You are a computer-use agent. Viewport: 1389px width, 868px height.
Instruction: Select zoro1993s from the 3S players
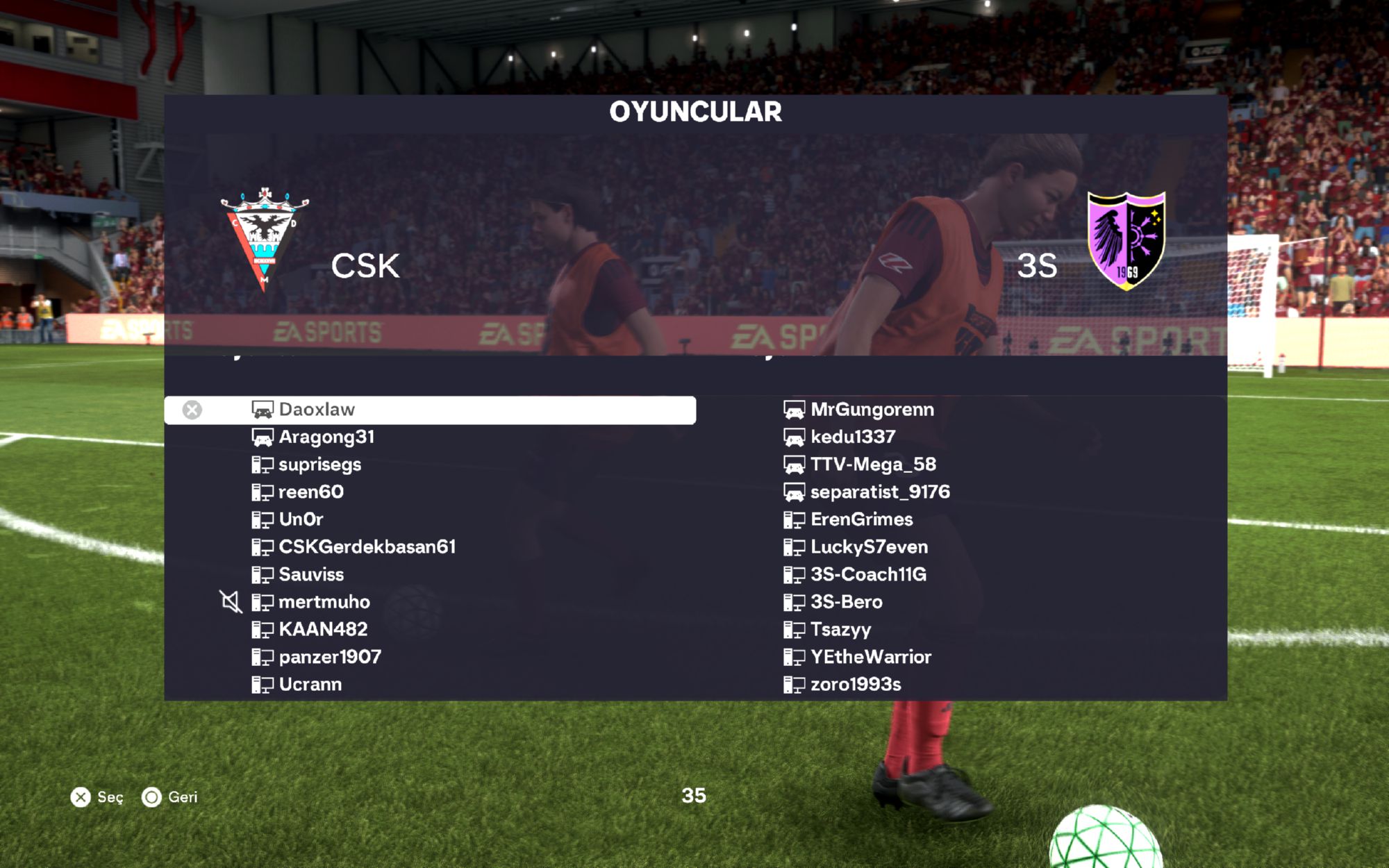pos(856,685)
